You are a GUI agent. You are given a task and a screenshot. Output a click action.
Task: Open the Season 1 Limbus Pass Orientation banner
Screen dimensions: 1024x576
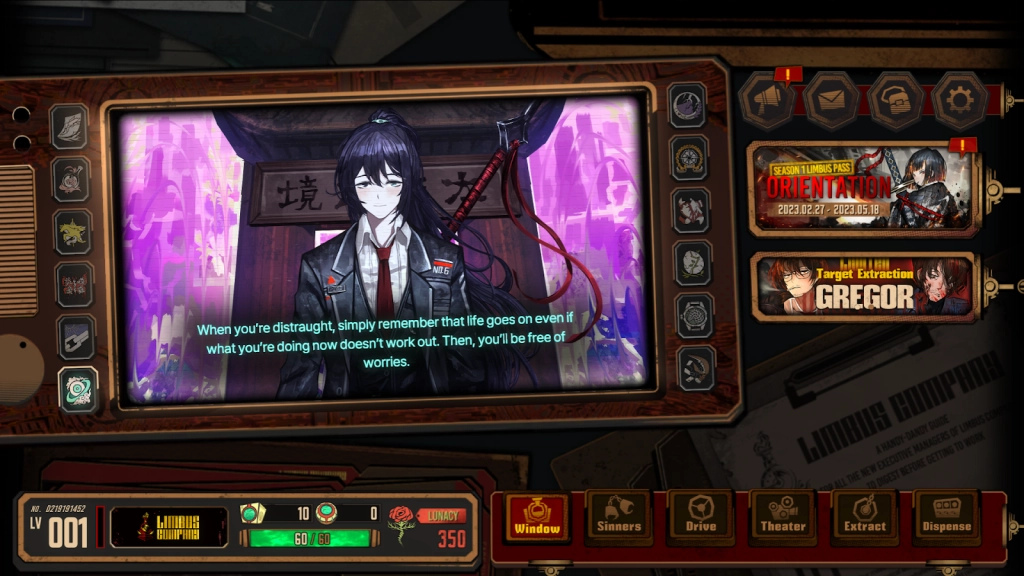point(864,188)
